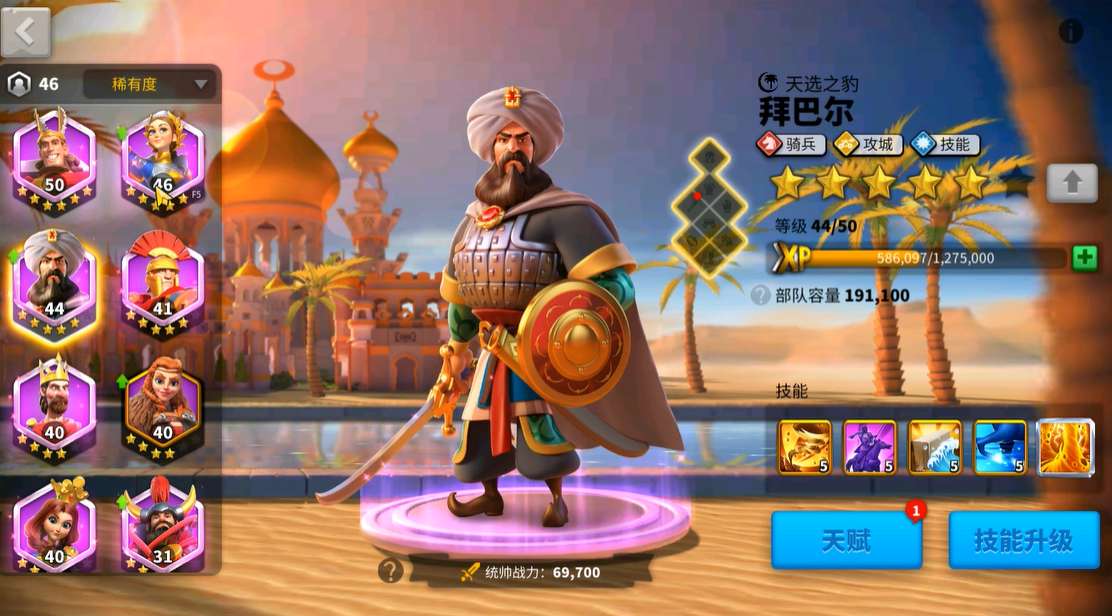The image size is (1112, 616).
Task: Select the level 46 commander portrait
Action: 162,158
